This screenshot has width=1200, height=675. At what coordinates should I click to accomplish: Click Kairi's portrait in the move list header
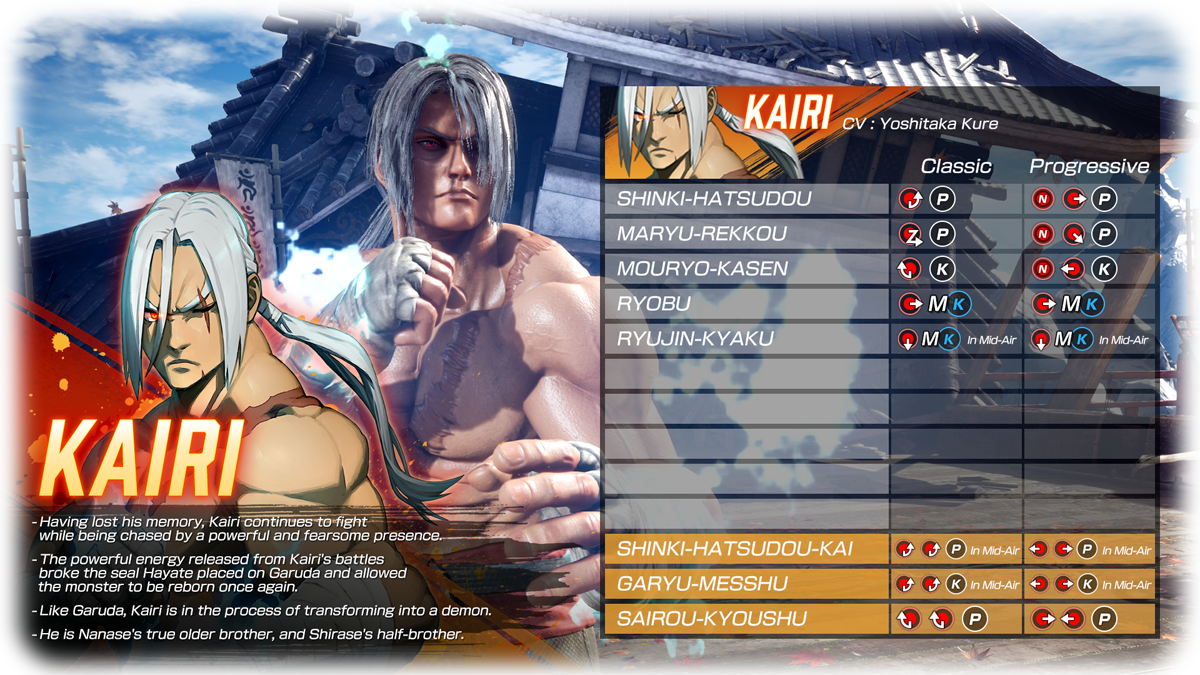pos(660,132)
